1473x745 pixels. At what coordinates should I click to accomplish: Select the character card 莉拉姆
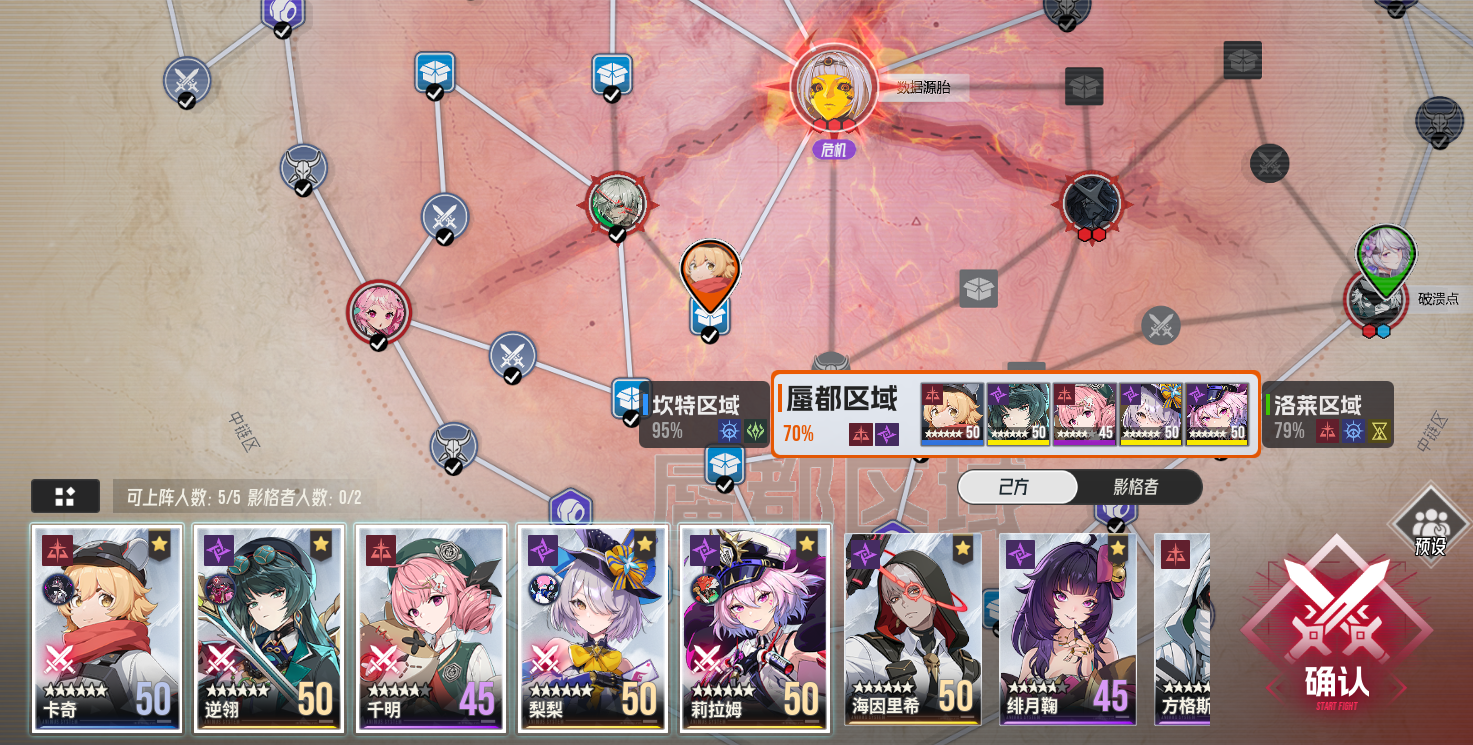(754, 630)
